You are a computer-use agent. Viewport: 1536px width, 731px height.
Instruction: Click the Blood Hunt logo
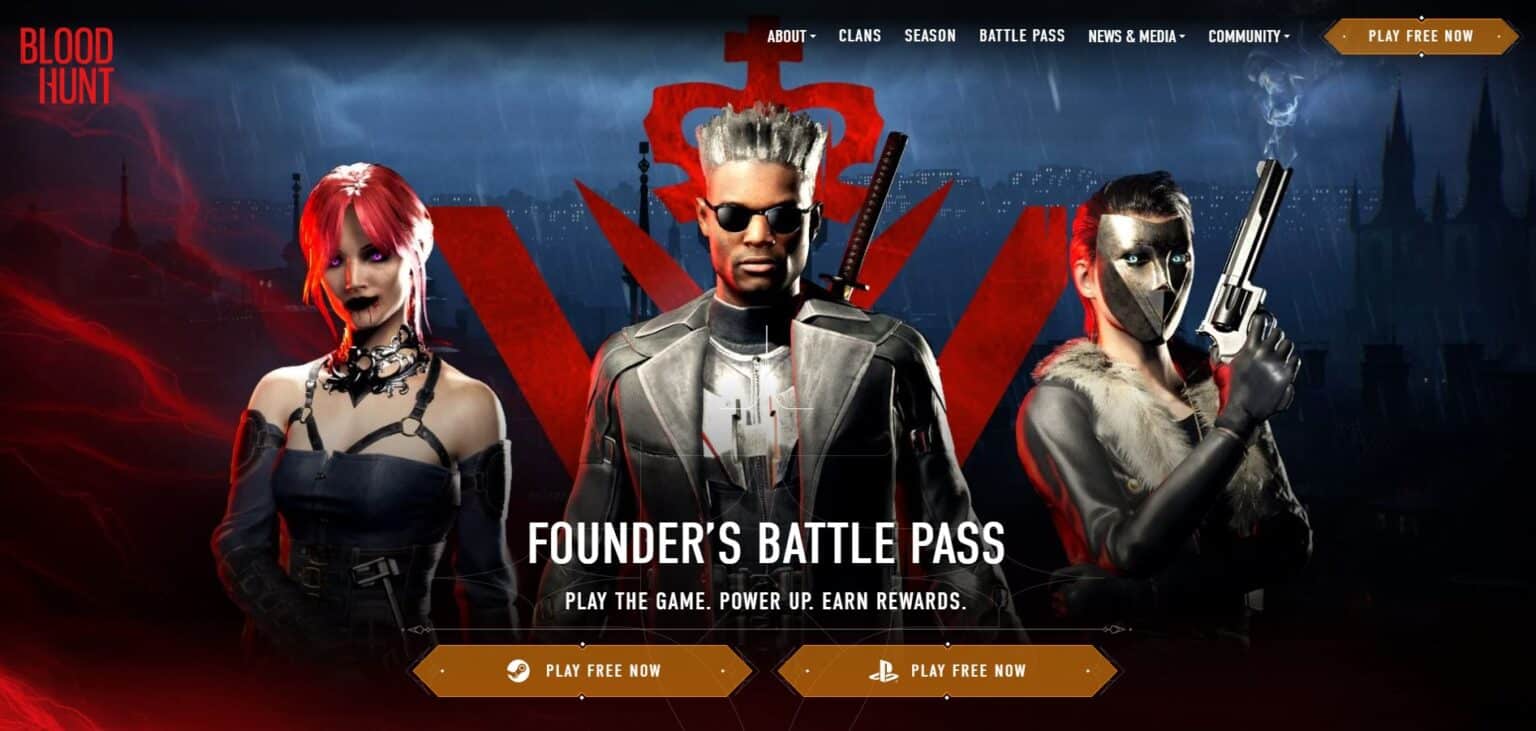66,62
